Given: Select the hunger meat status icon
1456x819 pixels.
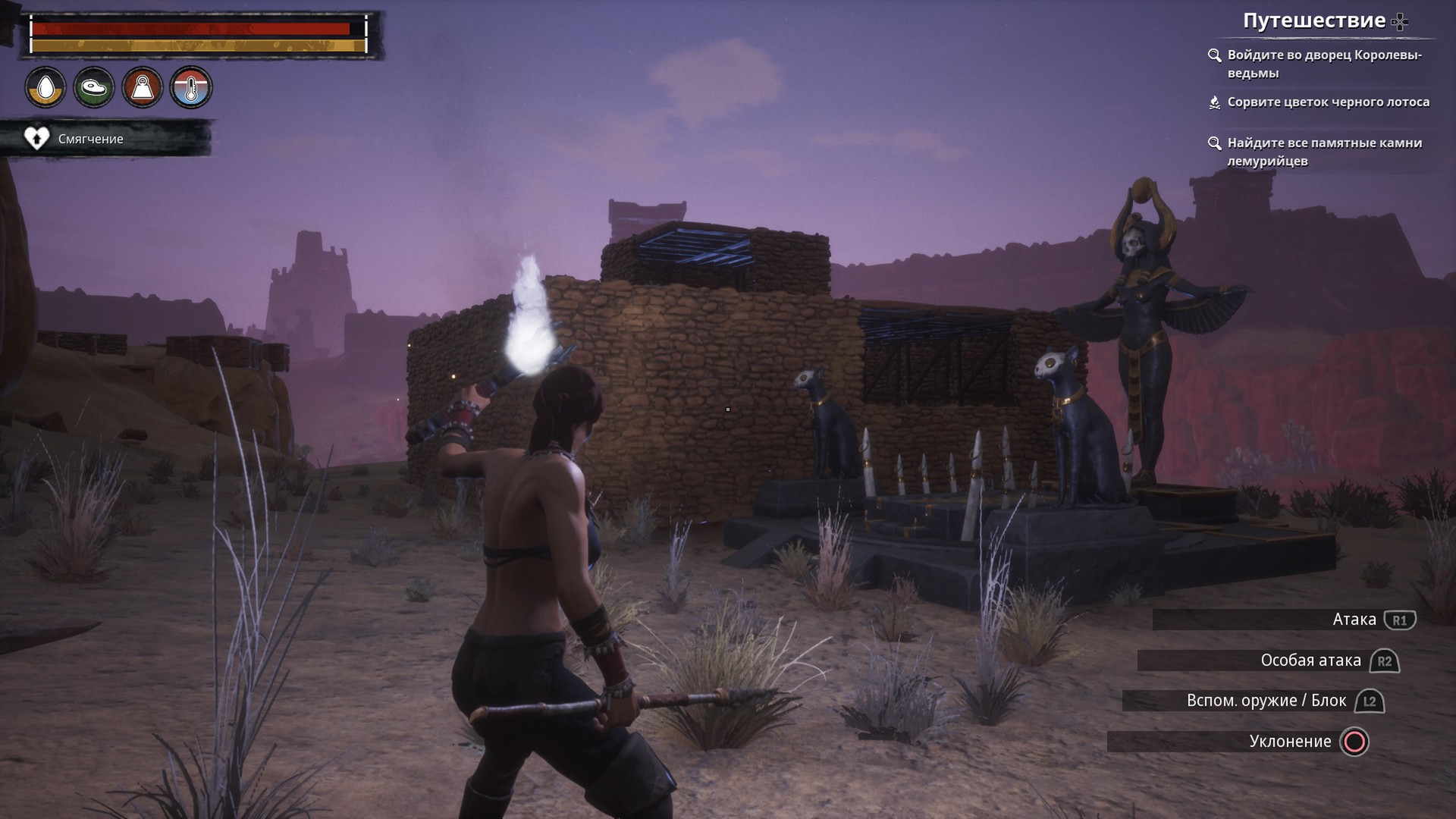Looking at the screenshot, I should pos(94,88).
